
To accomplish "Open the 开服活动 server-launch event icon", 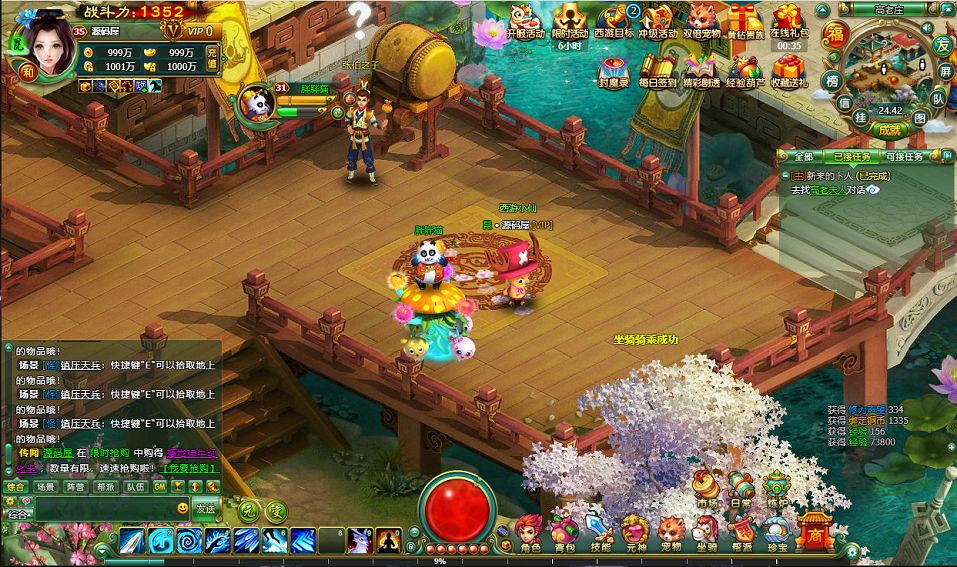I will tap(526, 22).
